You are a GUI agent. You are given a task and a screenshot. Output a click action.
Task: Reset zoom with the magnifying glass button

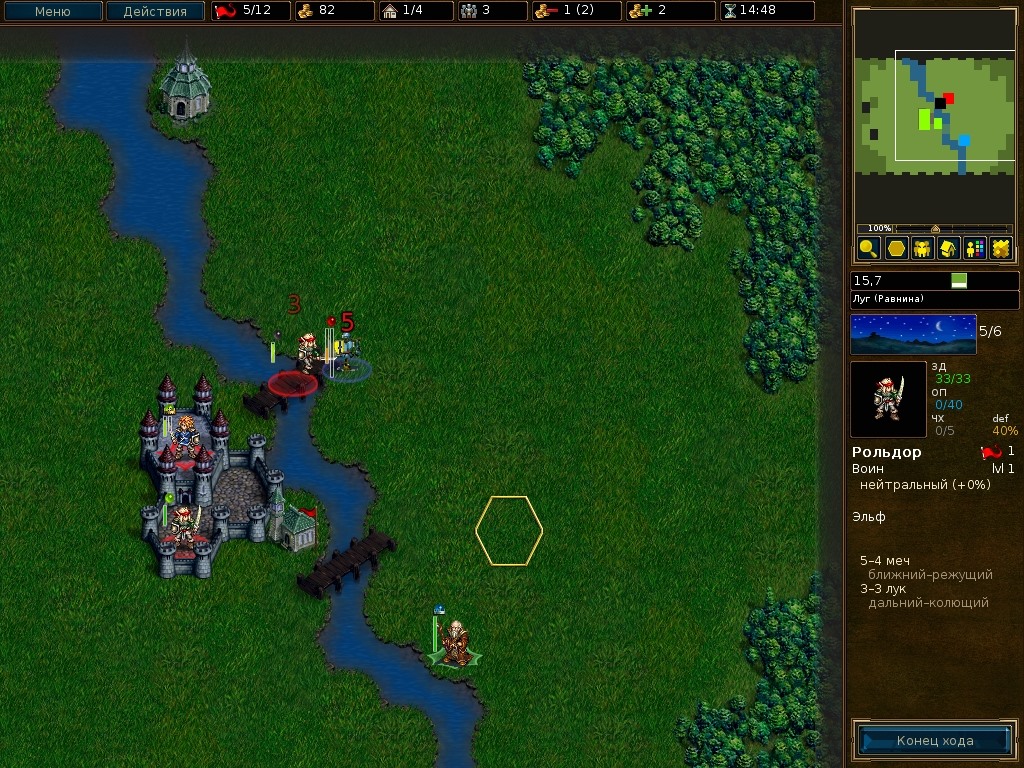click(x=868, y=248)
